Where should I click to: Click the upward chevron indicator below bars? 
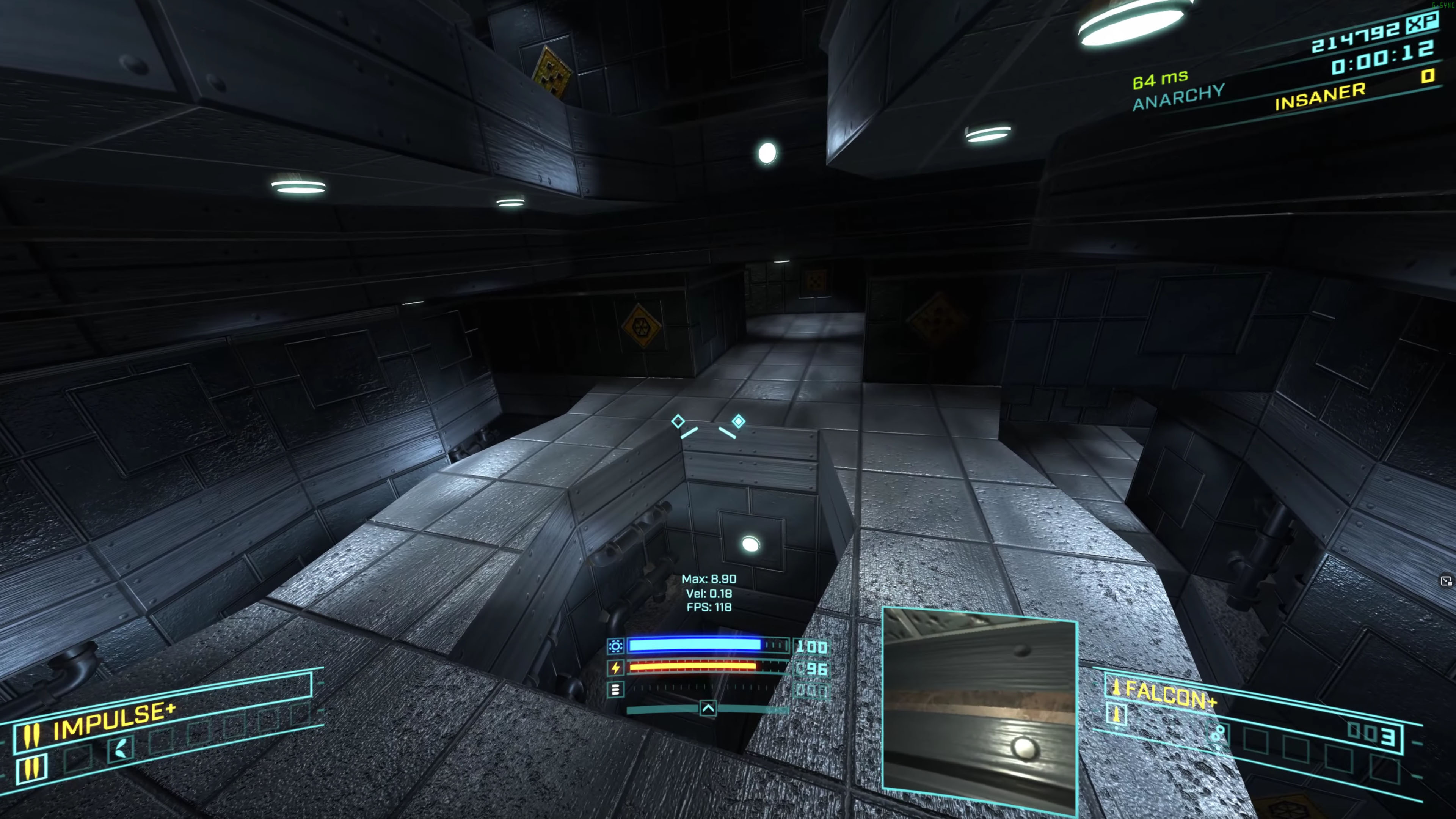(x=708, y=708)
